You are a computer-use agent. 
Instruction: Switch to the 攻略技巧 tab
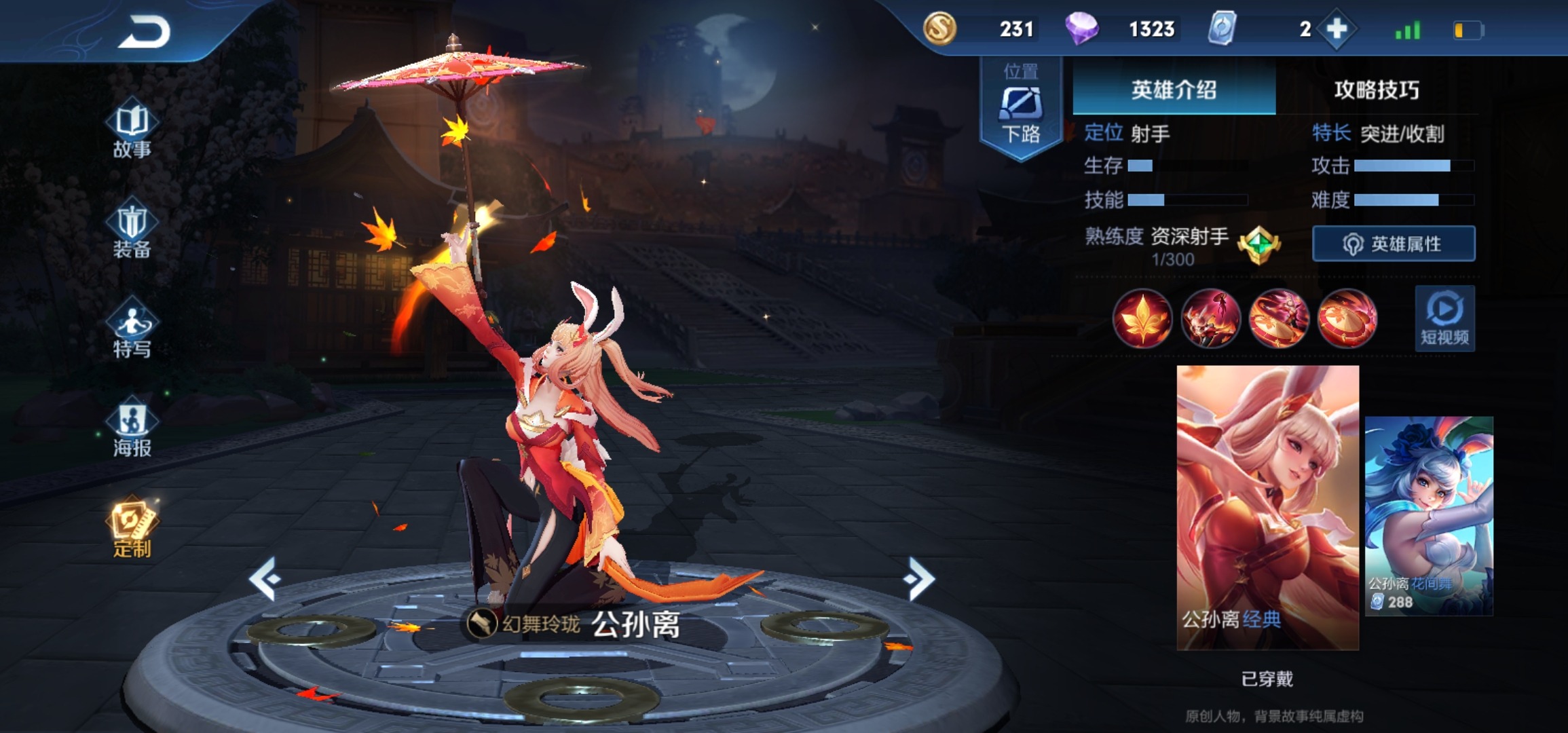[1376, 90]
